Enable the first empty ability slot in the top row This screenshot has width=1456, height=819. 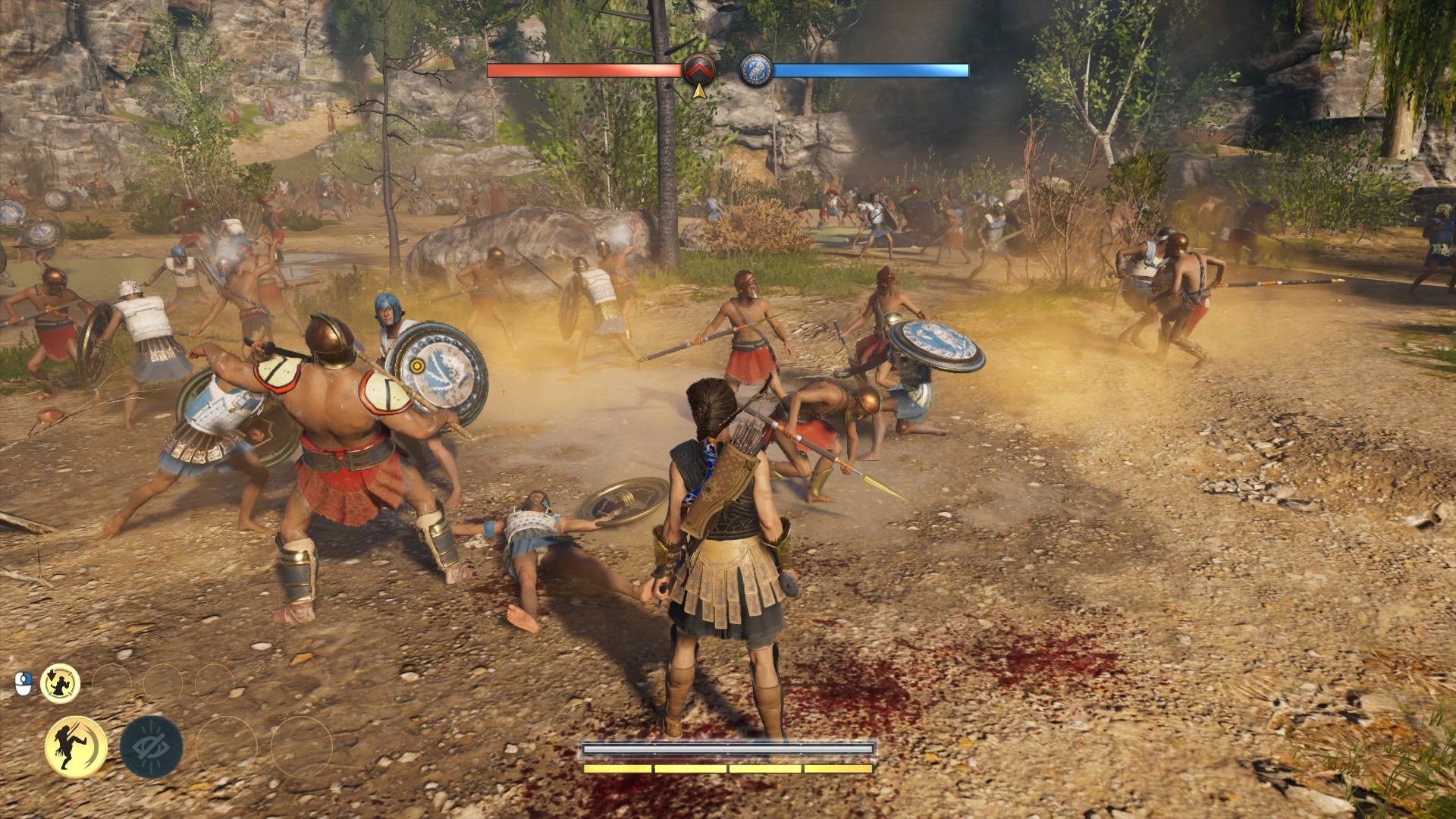[x=113, y=683]
